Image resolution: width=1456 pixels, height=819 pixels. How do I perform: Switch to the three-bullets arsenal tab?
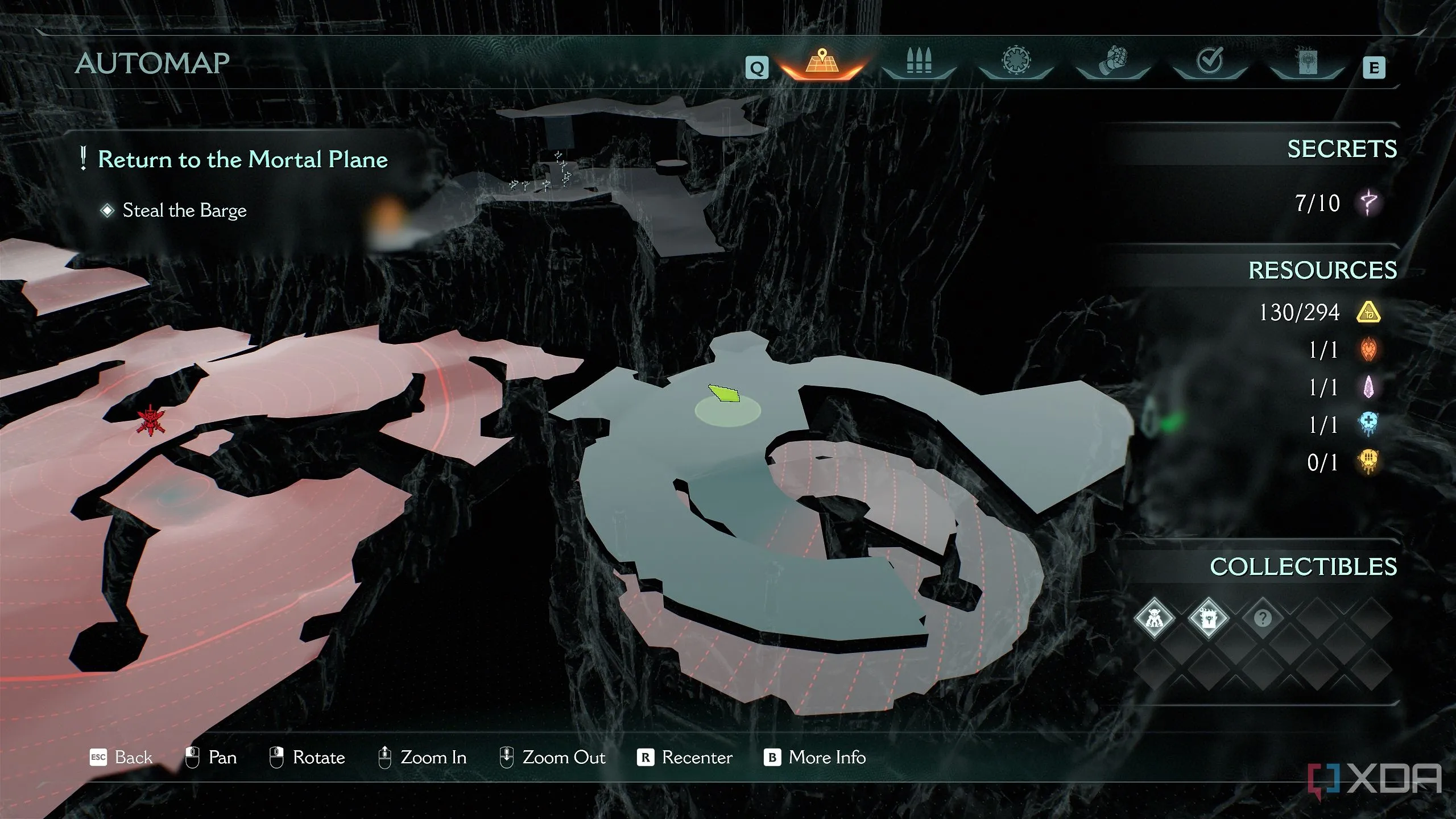[x=919, y=63]
